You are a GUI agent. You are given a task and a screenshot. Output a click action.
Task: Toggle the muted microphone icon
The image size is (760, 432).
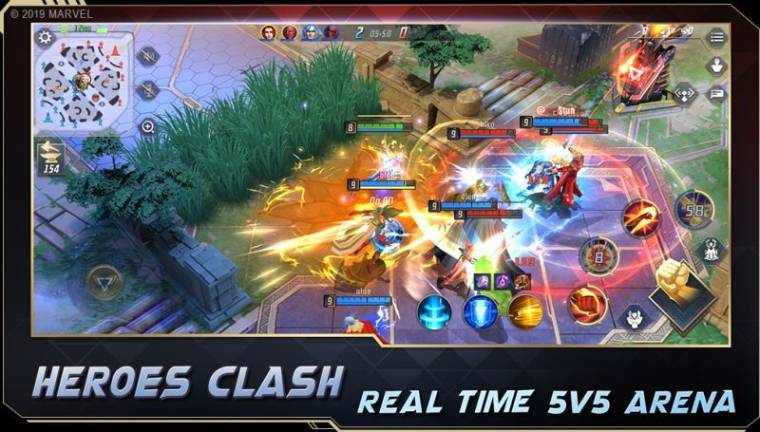[148, 90]
